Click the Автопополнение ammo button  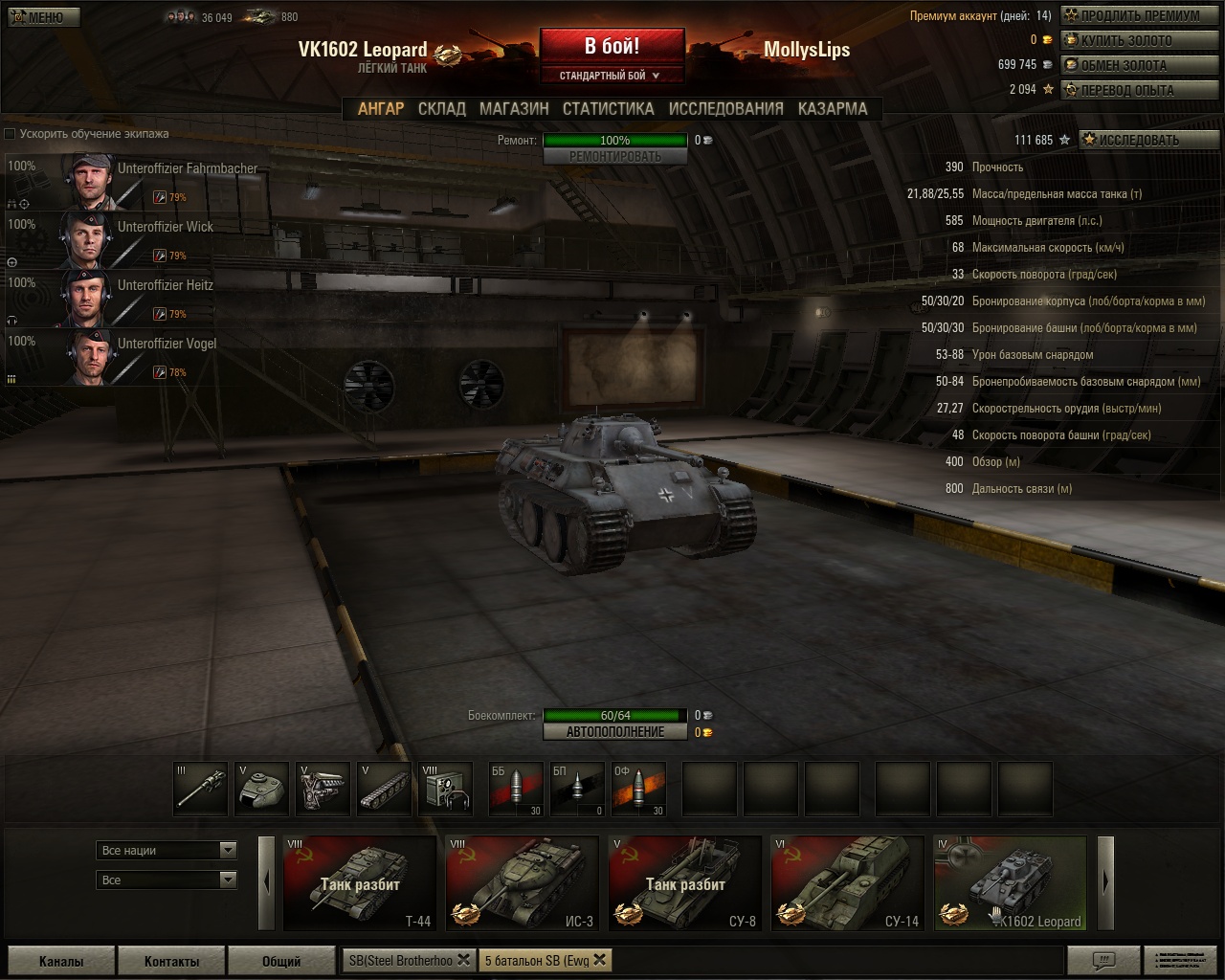(x=614, y=732)
